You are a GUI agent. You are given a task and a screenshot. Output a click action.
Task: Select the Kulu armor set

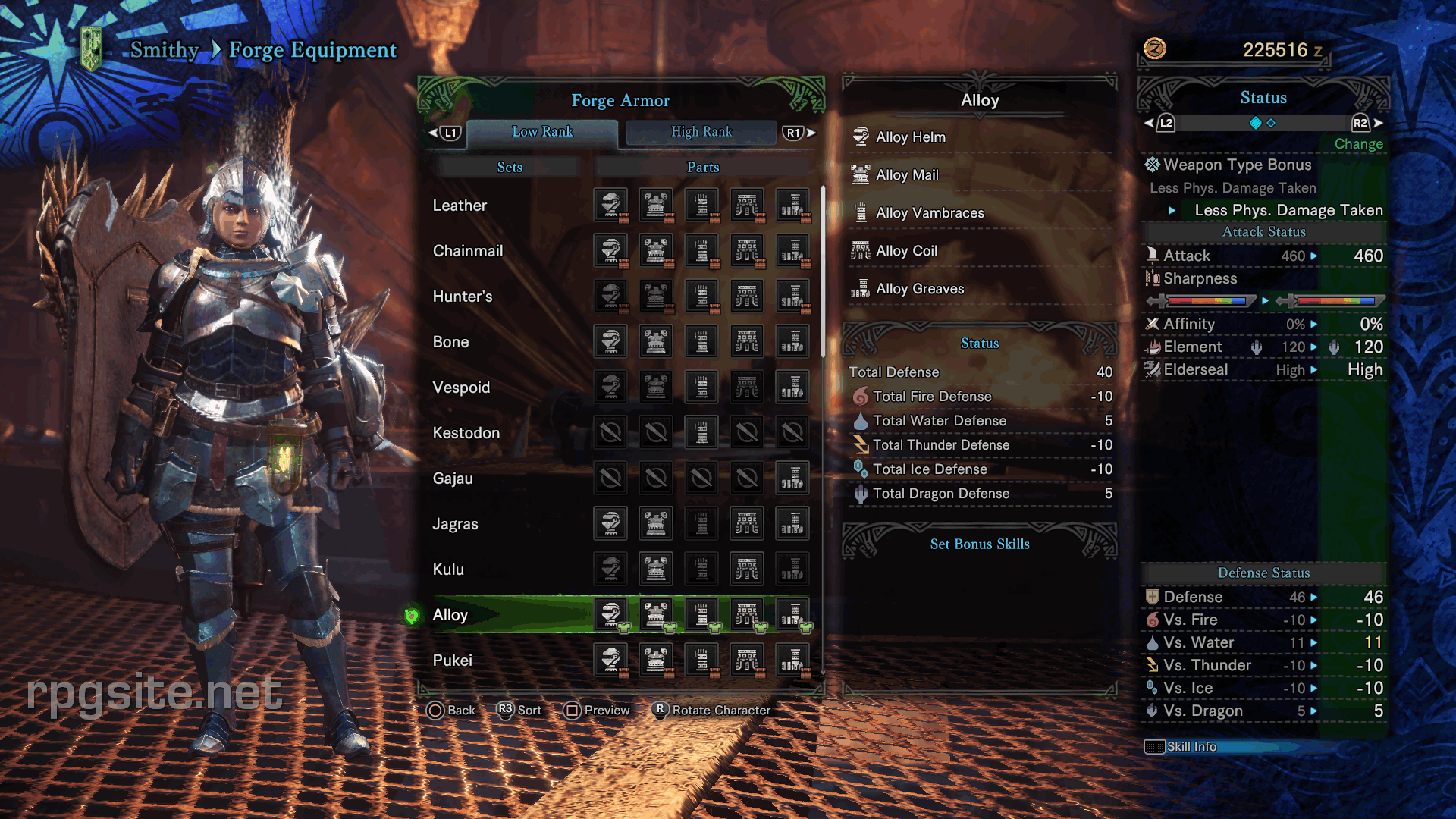tap(448, 570)
